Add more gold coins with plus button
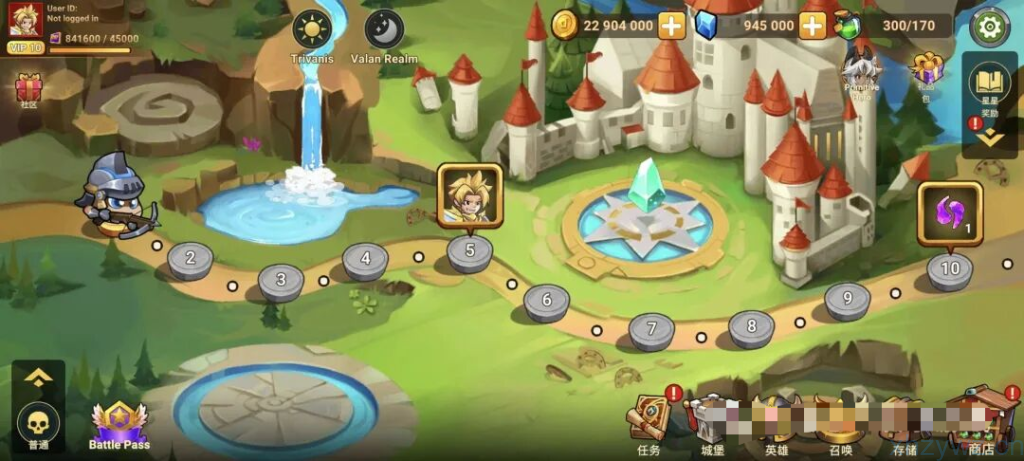 coord(672,26)
